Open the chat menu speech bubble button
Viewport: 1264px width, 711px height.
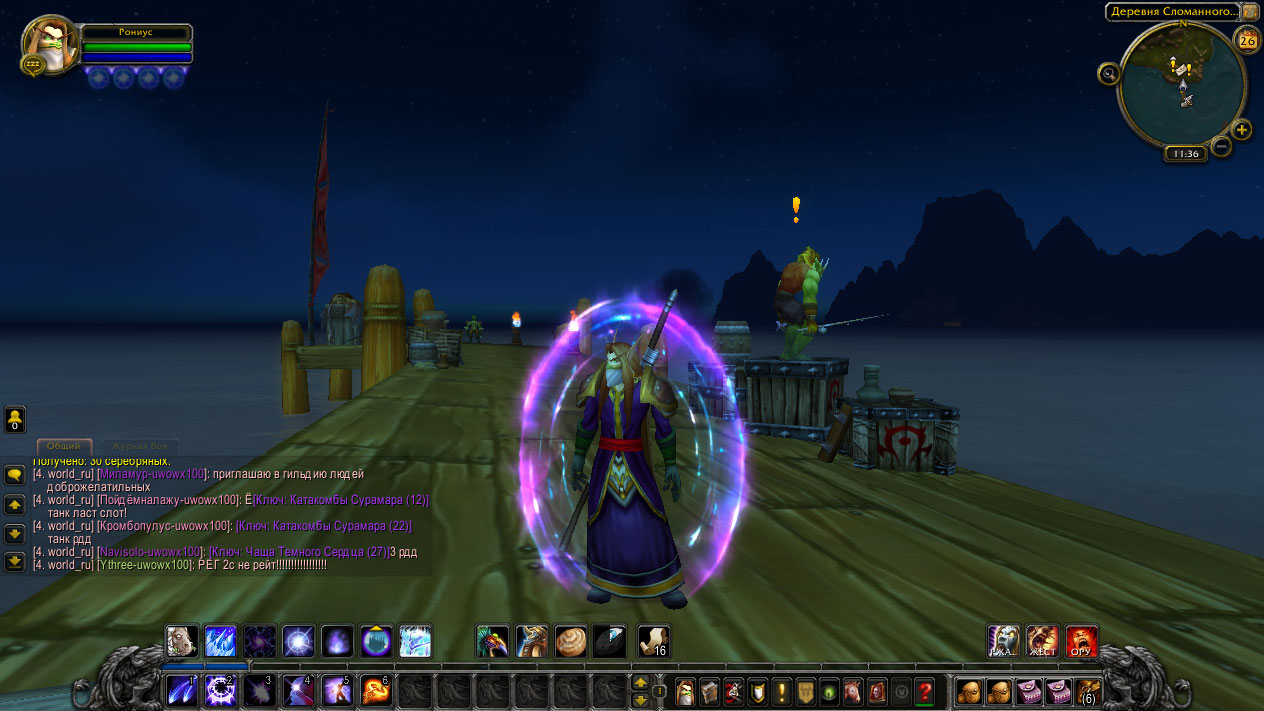coord(15,474)
